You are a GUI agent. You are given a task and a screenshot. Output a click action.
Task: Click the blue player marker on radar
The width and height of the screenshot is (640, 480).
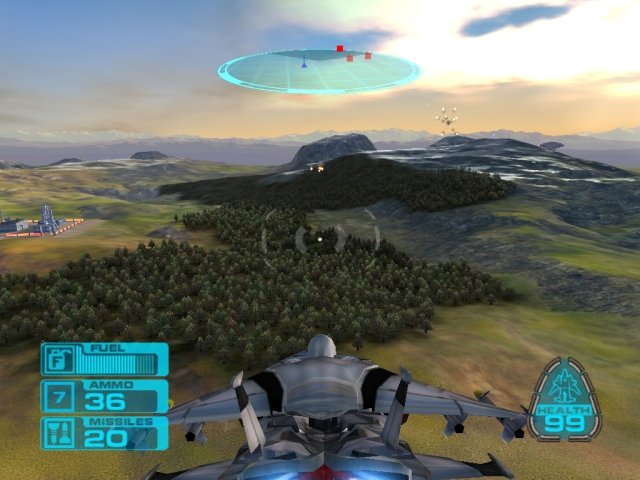coord(304,64)
